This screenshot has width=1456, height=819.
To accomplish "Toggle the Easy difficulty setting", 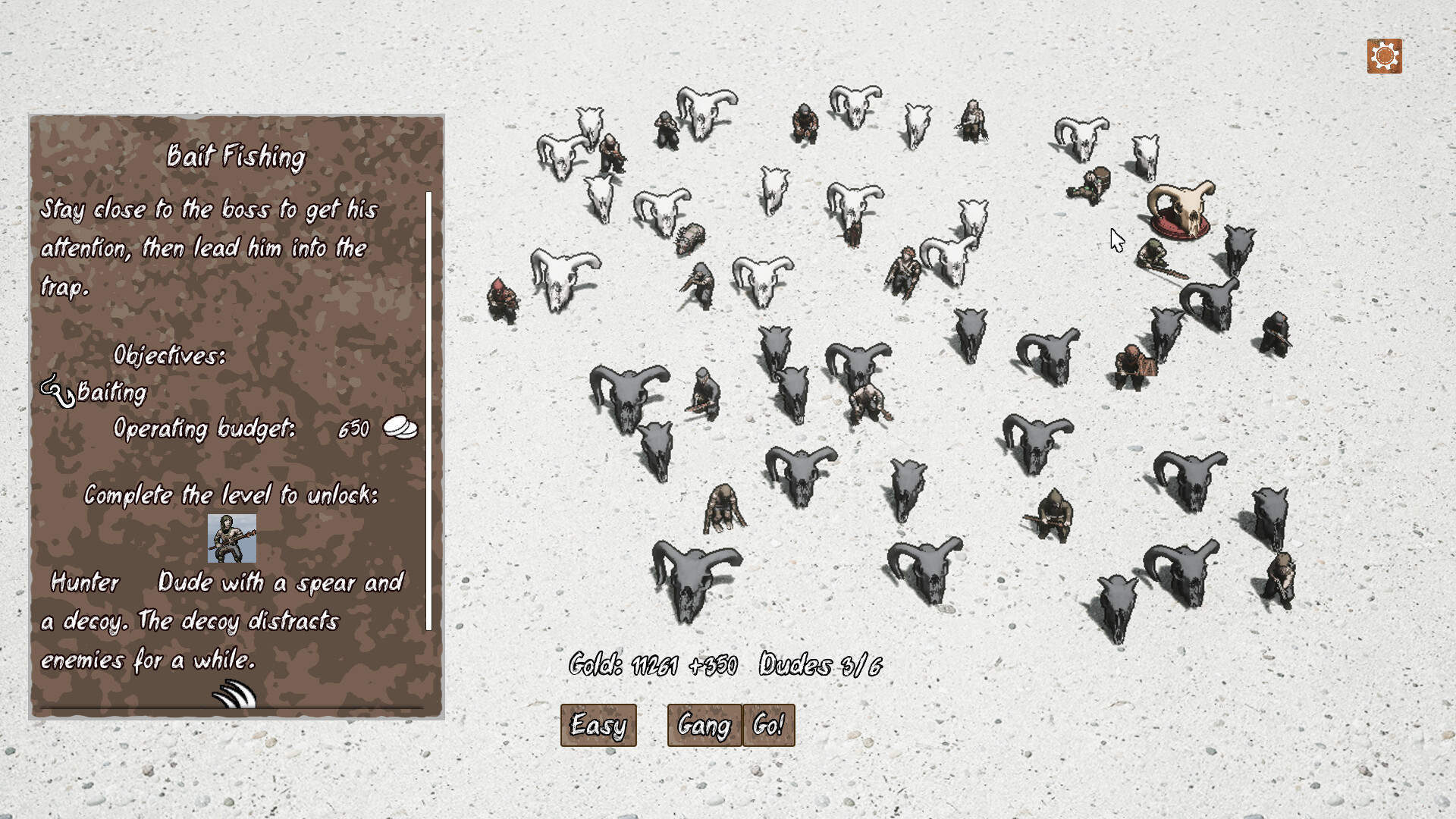I will click(x=598, y=725).
